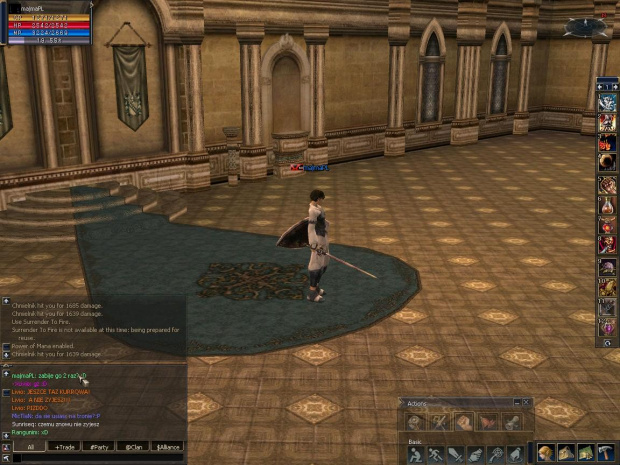Use the Sit/Stand basic action
This screenshot has width=620, height=465.
click(416, 455)
